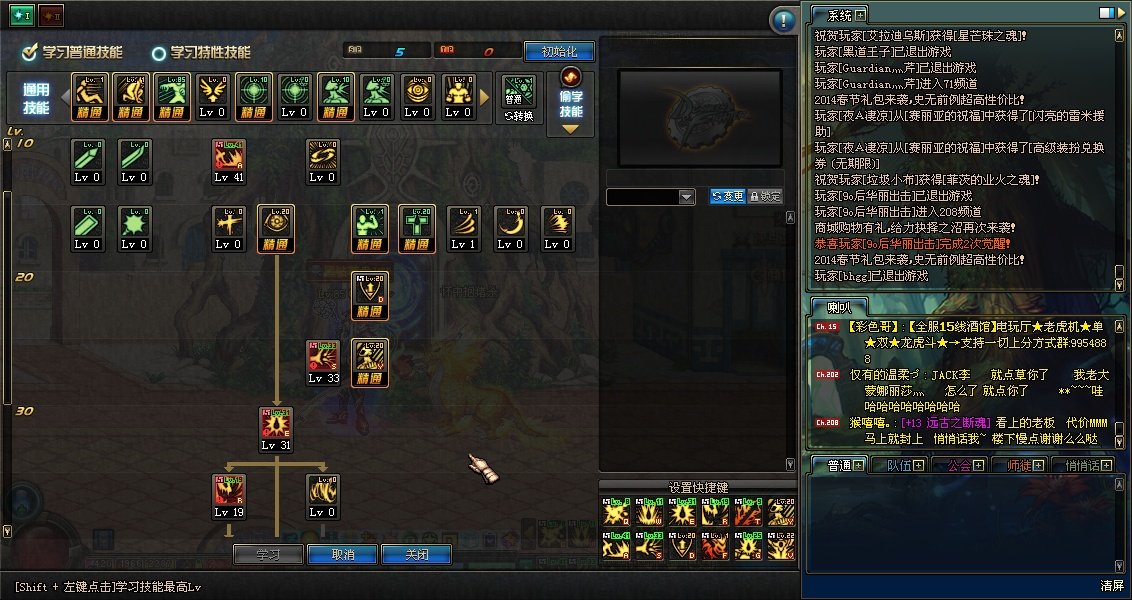Choose the Lv 31 skill in the tree
Screen dimensions: 1132x600
coord(276,424)
